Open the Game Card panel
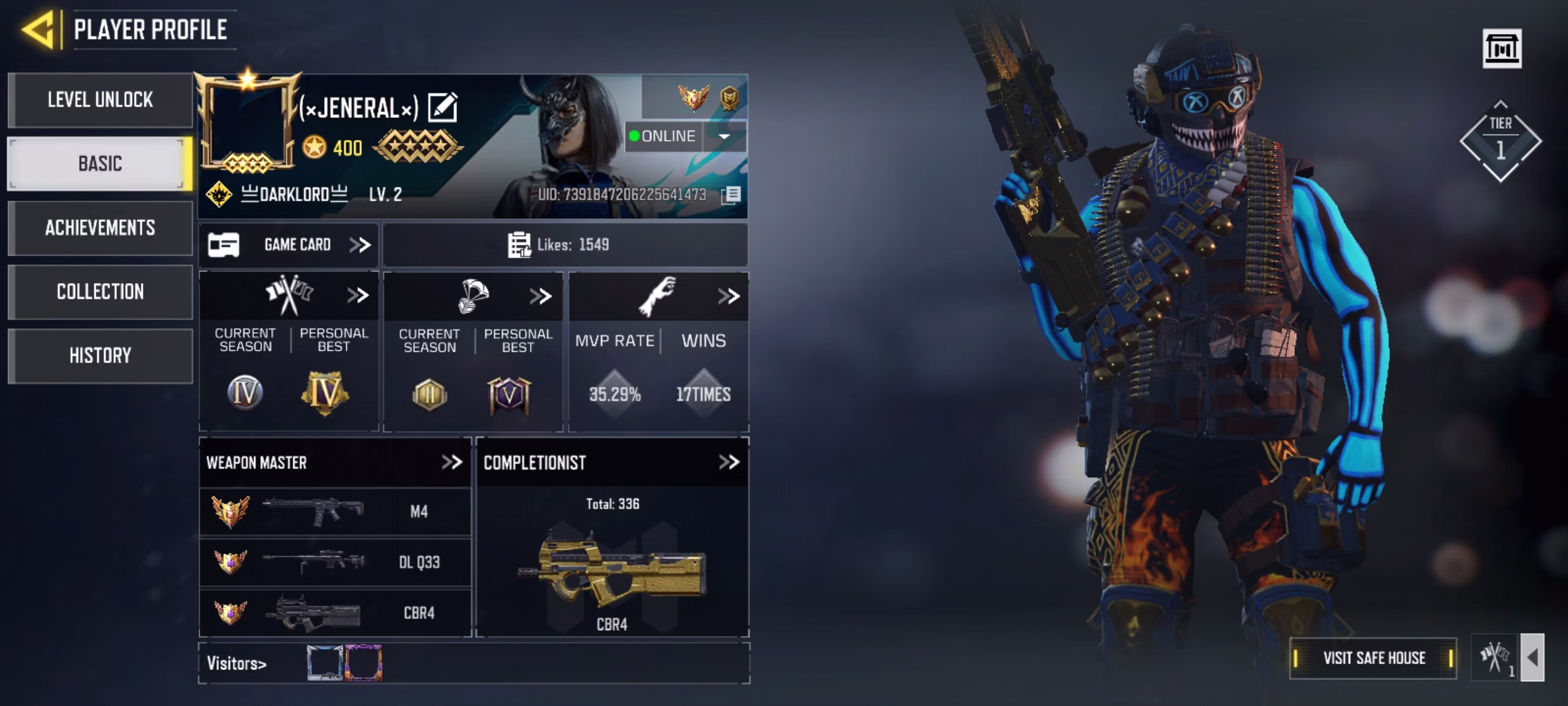The width and height of the screenshot is (1568, 706). (289, 245)
